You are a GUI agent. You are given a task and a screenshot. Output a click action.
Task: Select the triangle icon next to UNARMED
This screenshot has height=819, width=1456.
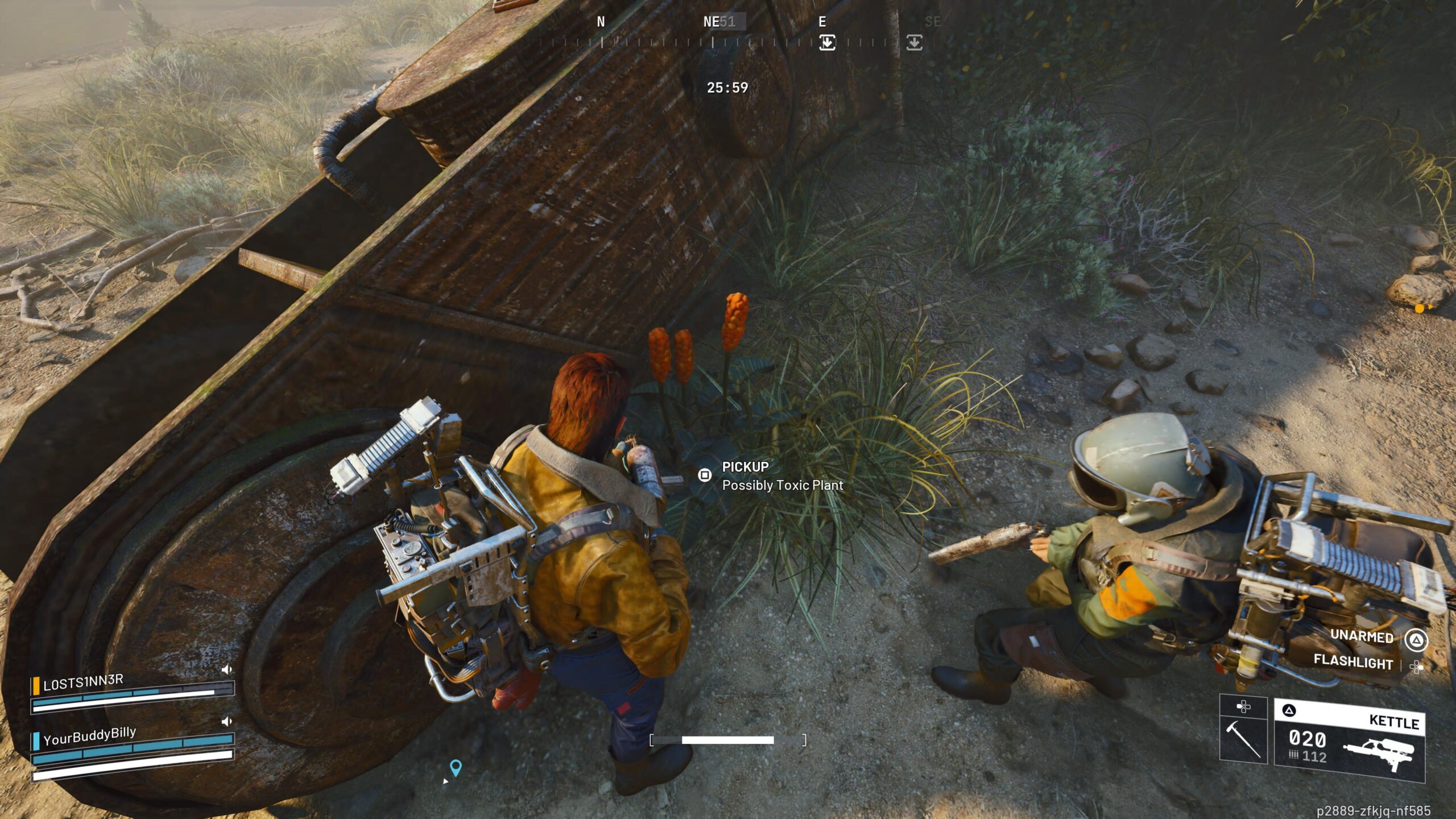coord(1416,639)
